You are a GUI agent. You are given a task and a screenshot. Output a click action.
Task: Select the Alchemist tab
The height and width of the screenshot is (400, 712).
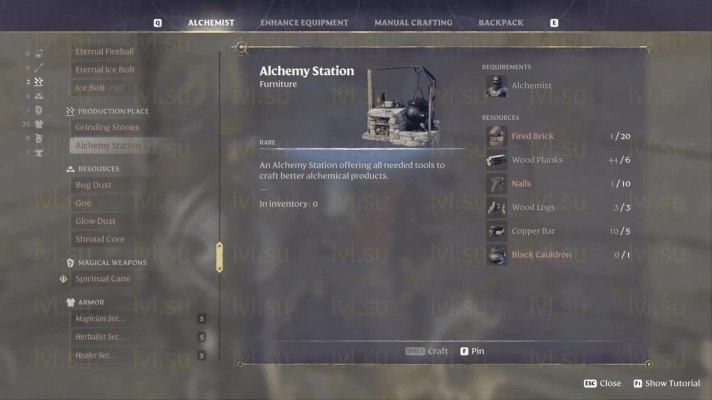click(211, 22)
